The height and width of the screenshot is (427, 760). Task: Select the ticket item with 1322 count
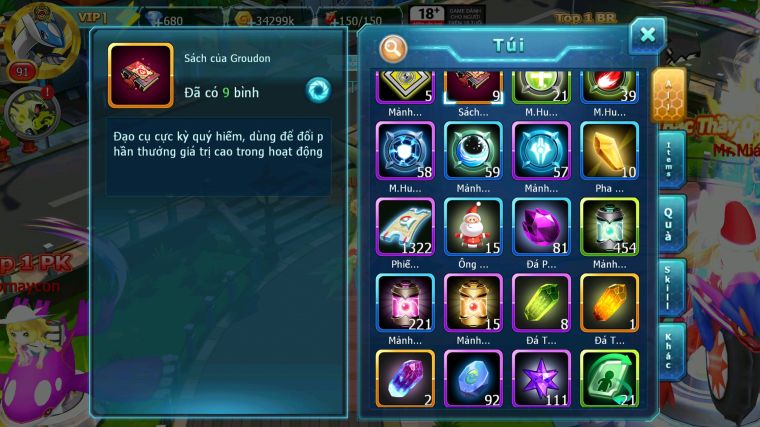point(405,226)
